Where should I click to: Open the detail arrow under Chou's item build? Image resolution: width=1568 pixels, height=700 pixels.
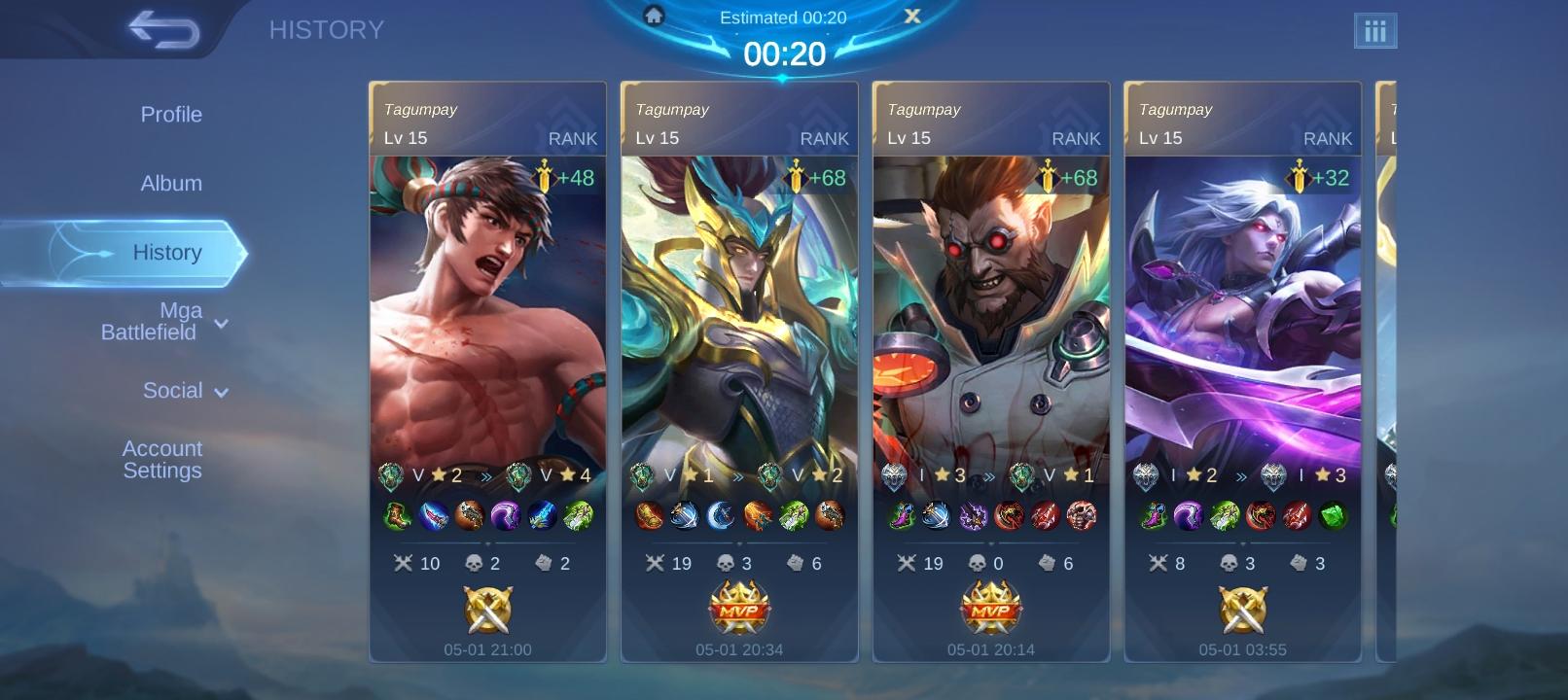[x=487, y=542]
